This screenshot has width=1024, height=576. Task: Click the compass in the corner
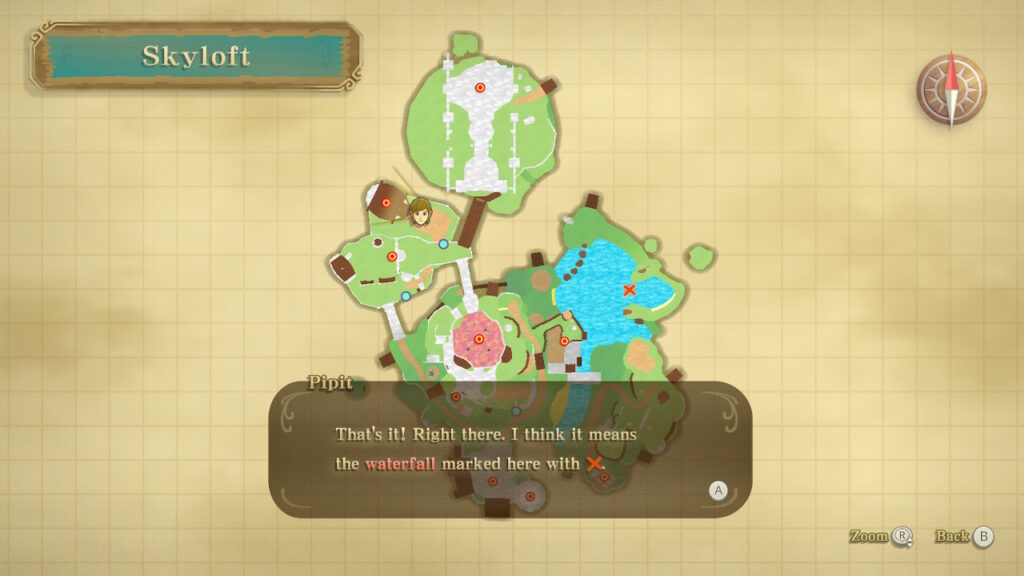(x=951, y=90)
